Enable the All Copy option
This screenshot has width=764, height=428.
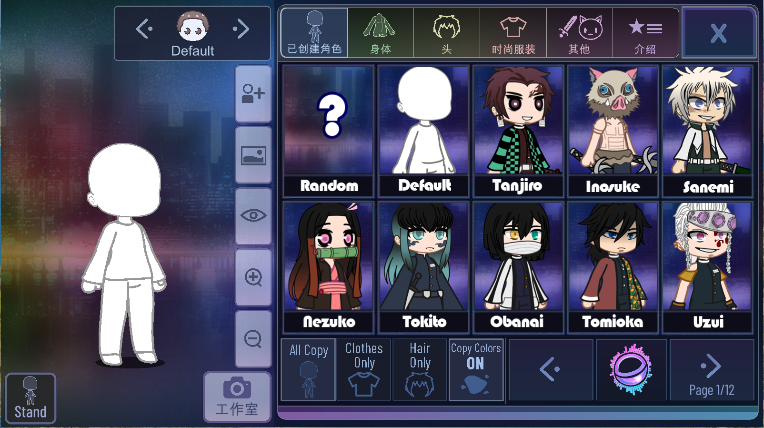coord(308,370)
